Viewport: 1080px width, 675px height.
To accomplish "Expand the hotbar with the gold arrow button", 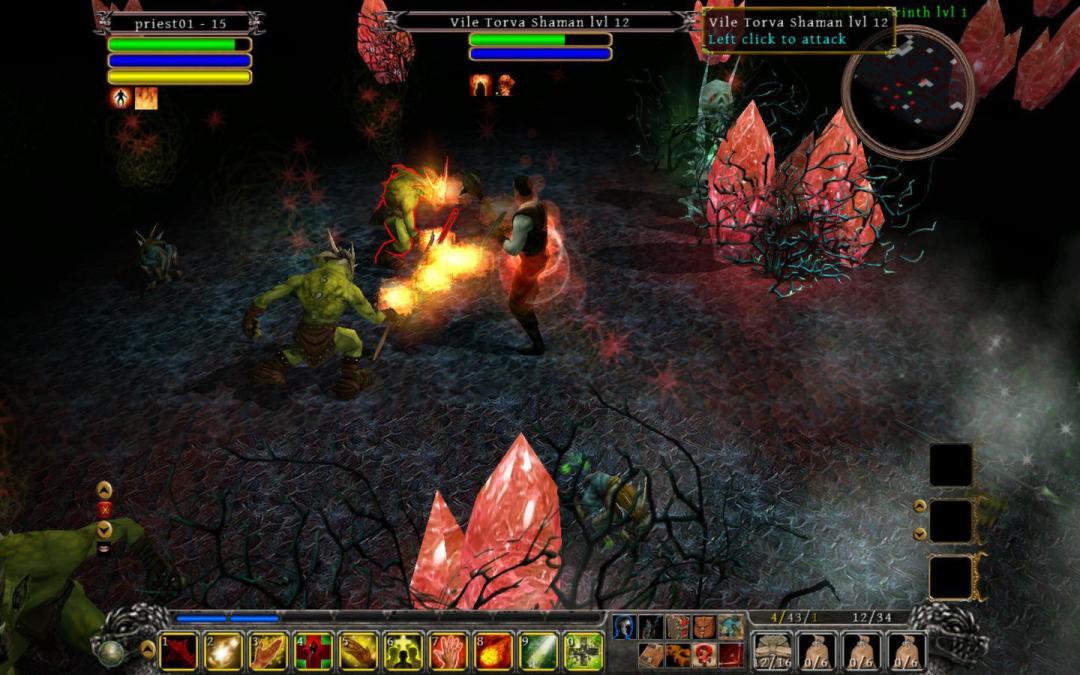I will [x=148, y=649].
